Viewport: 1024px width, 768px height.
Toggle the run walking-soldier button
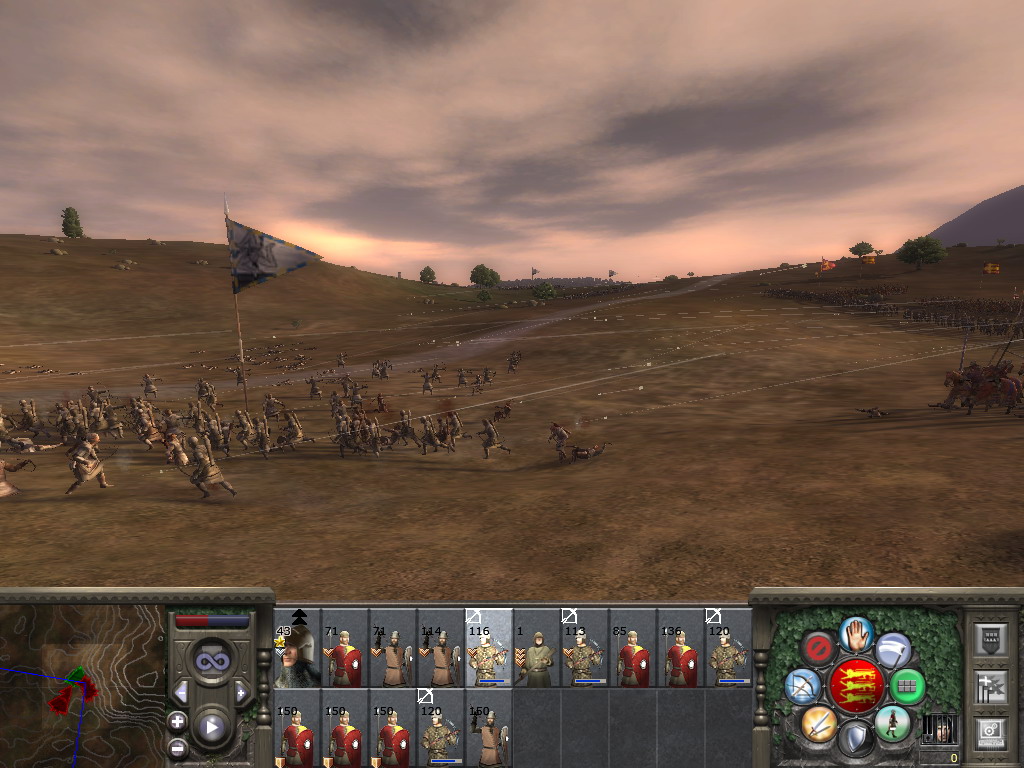892,722
